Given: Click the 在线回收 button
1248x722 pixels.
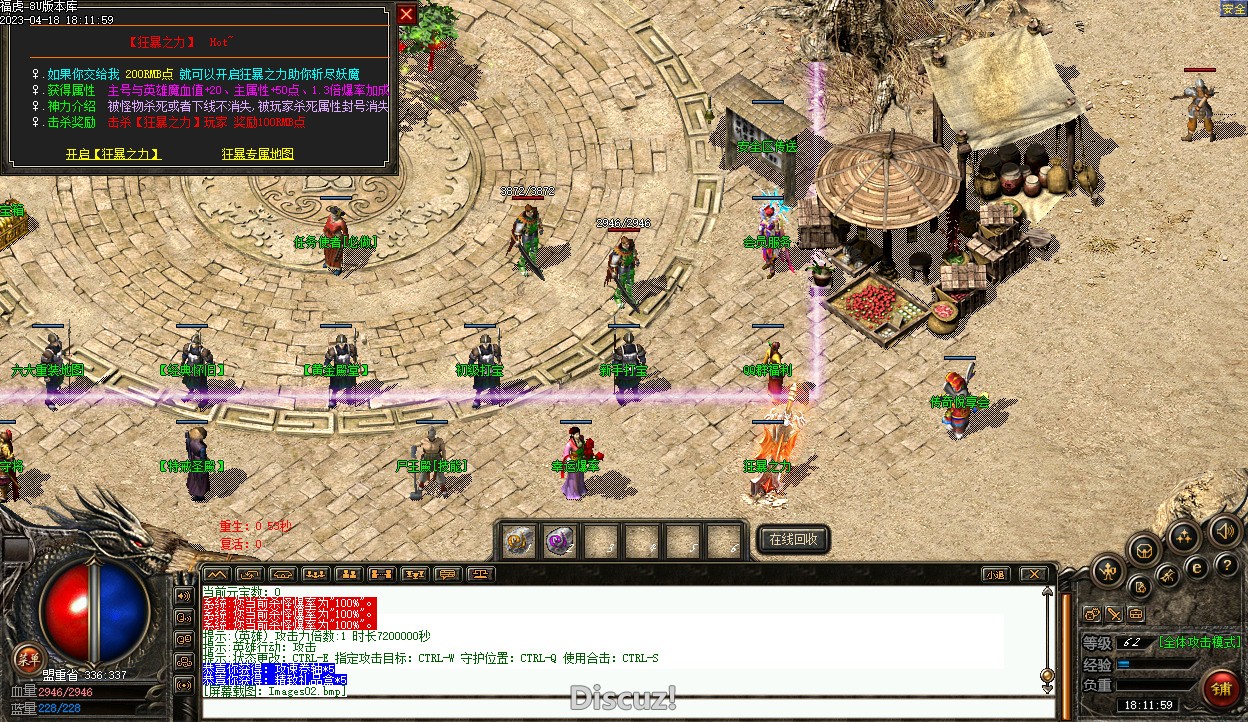Looking at the screenshot, I should point(793,539).
